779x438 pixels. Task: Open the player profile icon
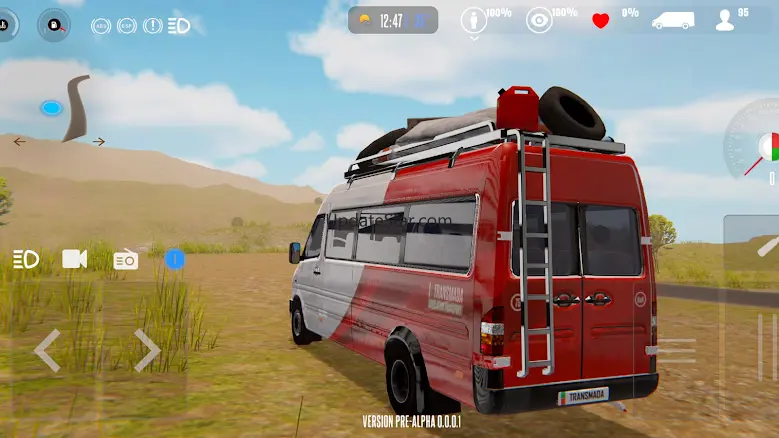[725, 21]
